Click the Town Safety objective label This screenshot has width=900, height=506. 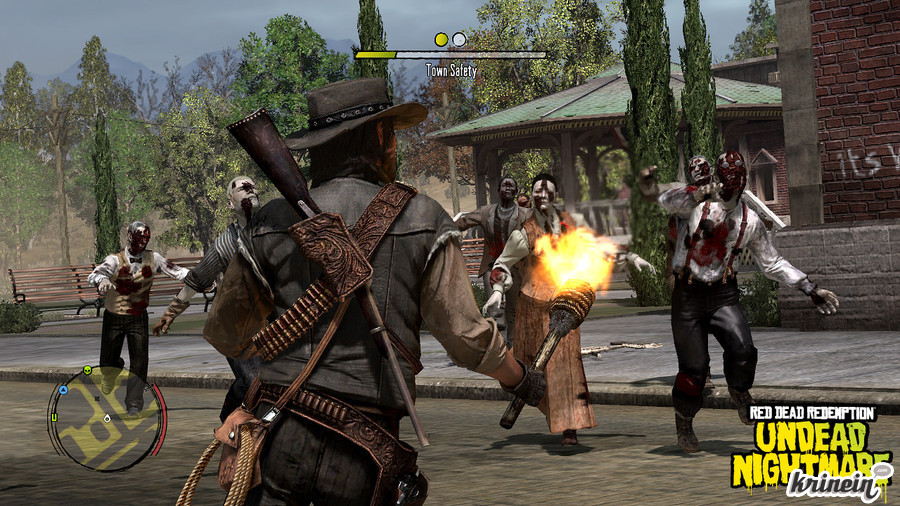451,71
